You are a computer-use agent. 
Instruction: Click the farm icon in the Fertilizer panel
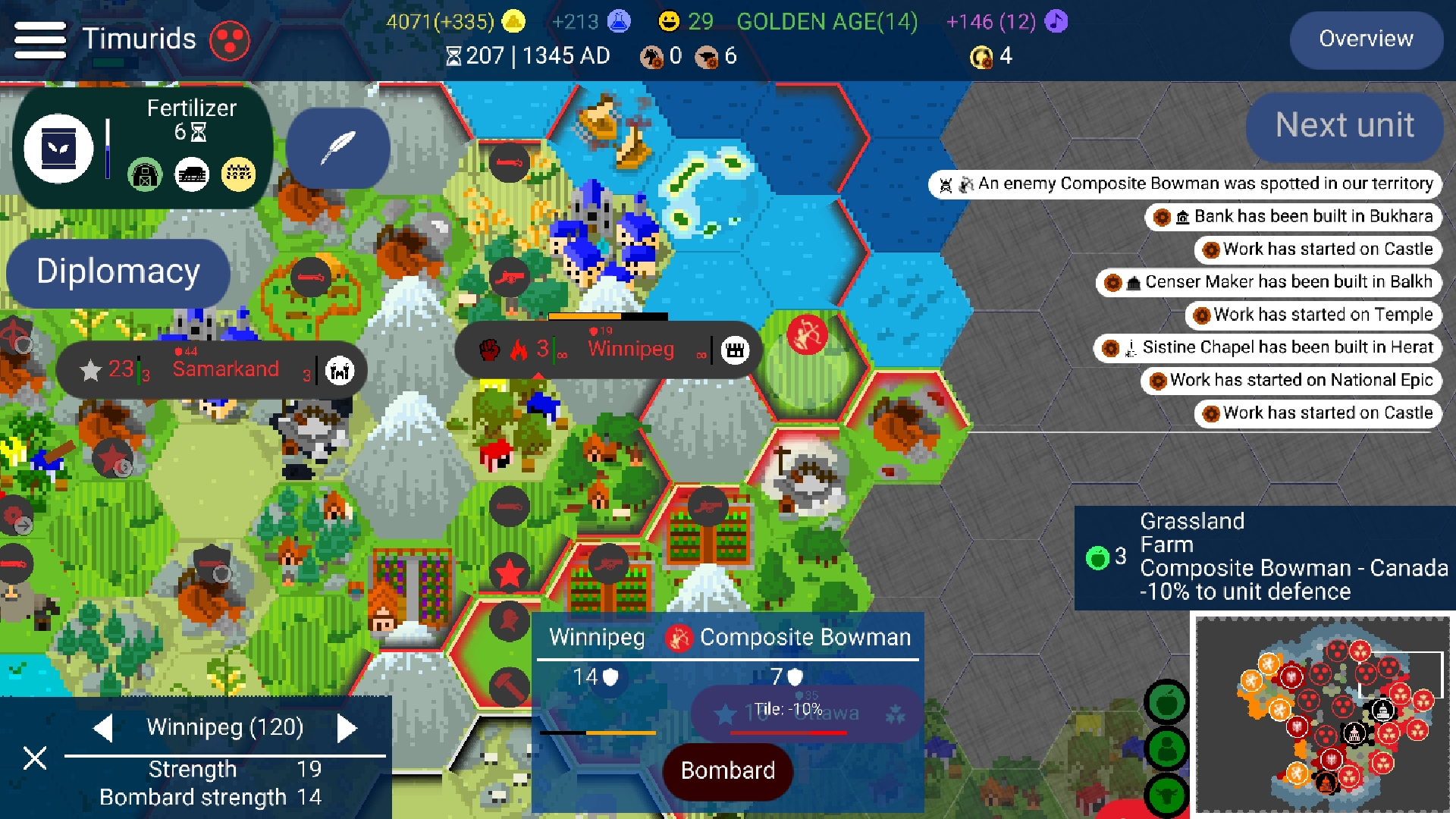coord(145,174)
